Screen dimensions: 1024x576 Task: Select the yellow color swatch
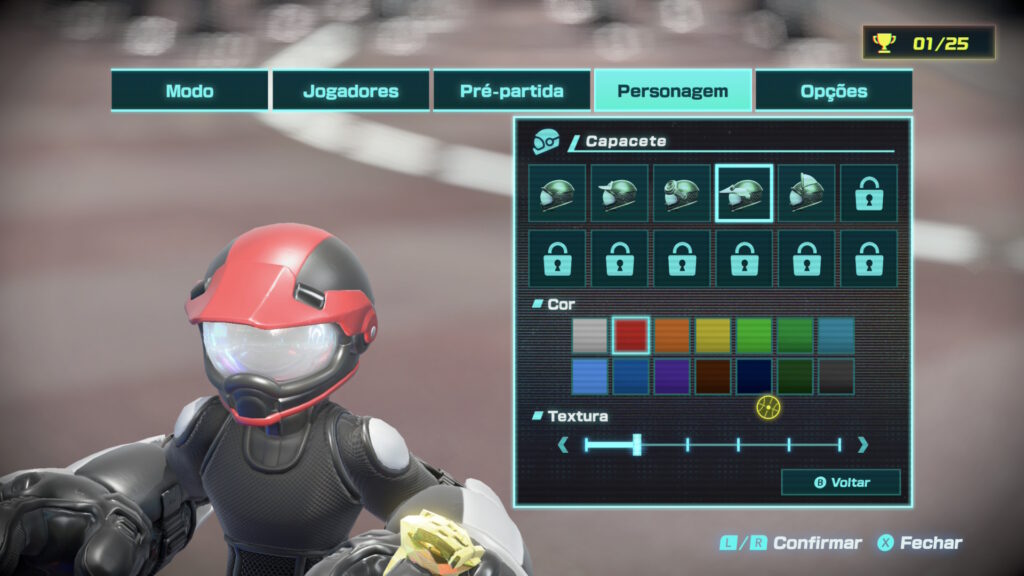click(713, 335)
